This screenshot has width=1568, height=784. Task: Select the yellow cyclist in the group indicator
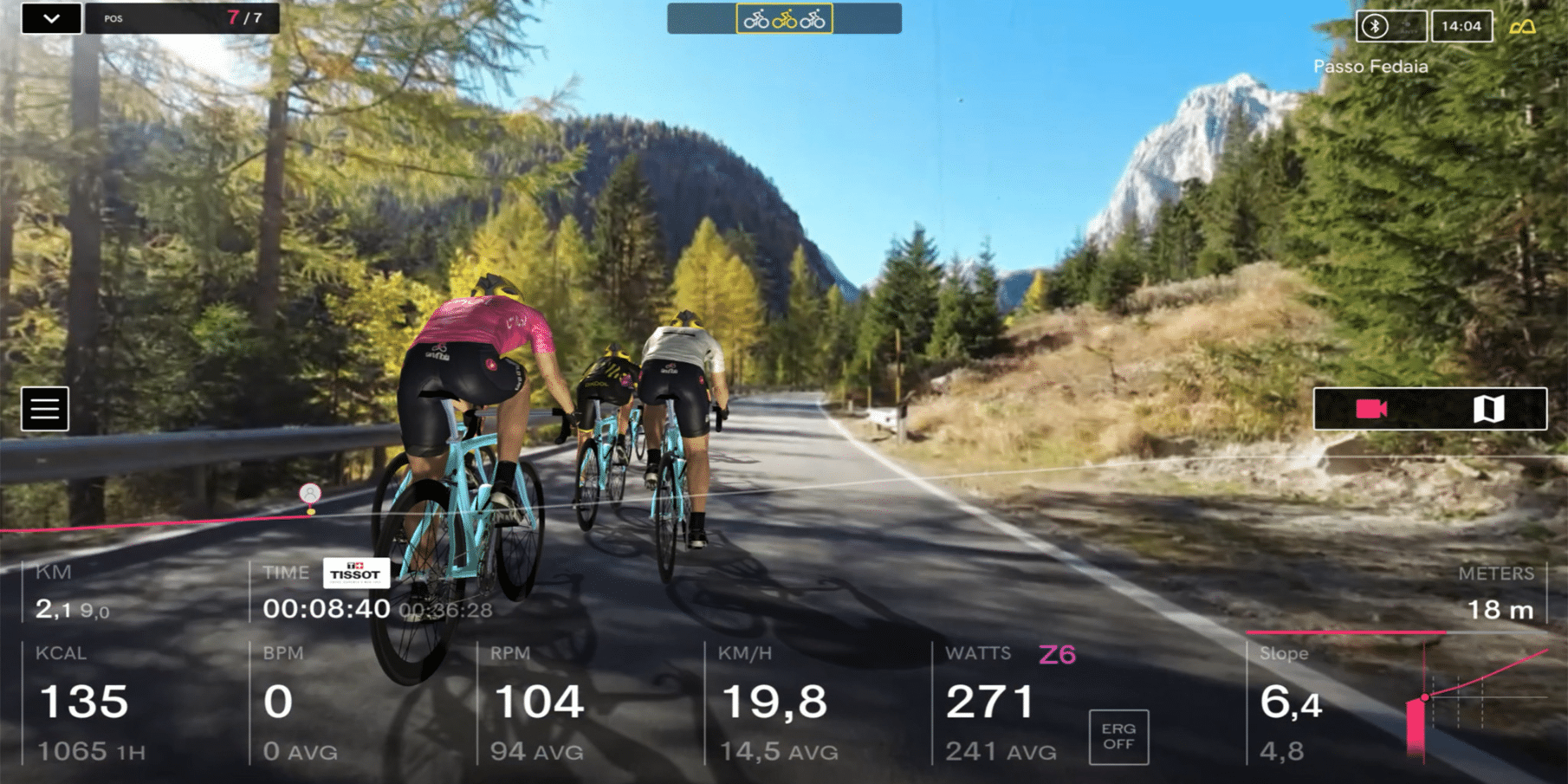[785, 19]
